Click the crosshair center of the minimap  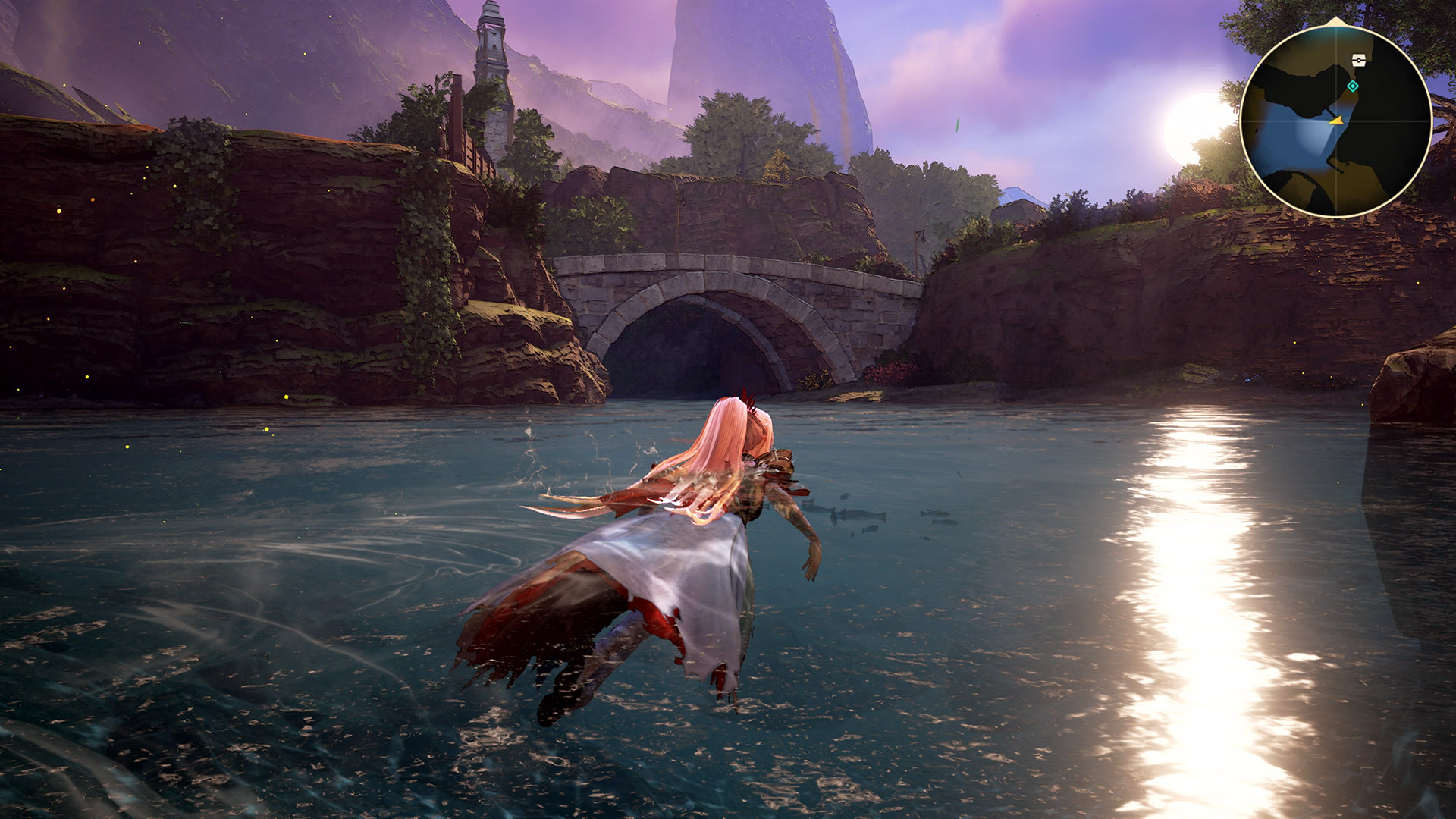tap(1337, 121)
